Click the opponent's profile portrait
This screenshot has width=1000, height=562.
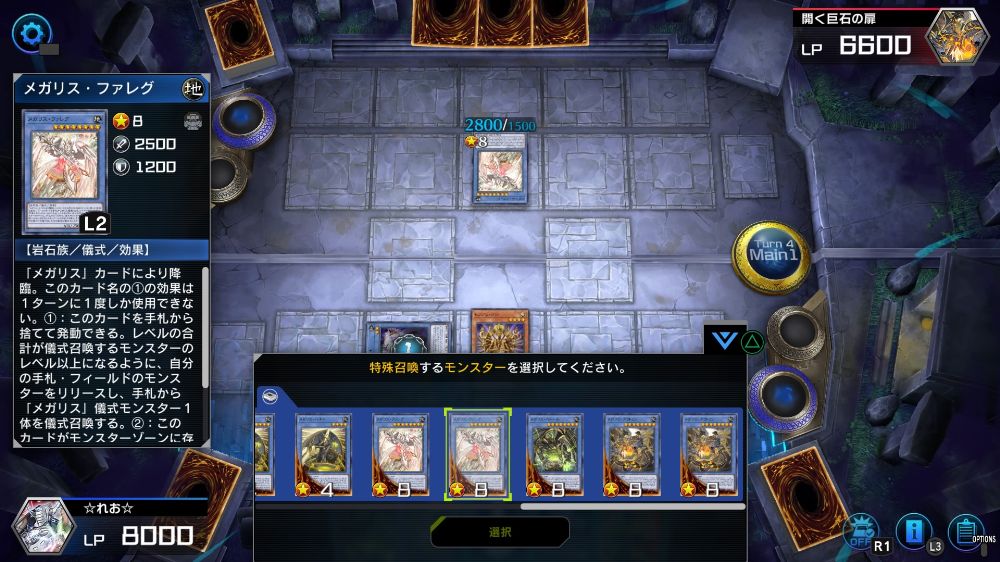tap(958, 36)
